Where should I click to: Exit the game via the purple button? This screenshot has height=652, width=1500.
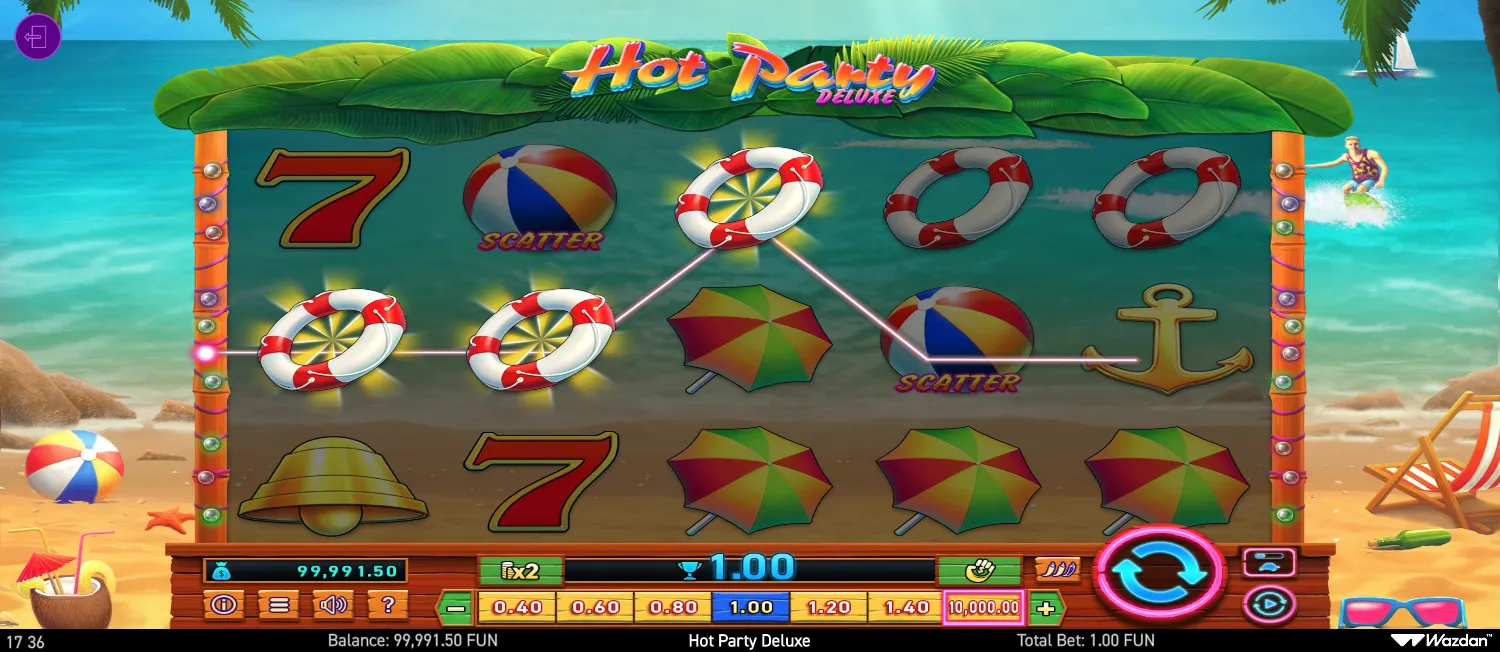(x=38, y=38)
